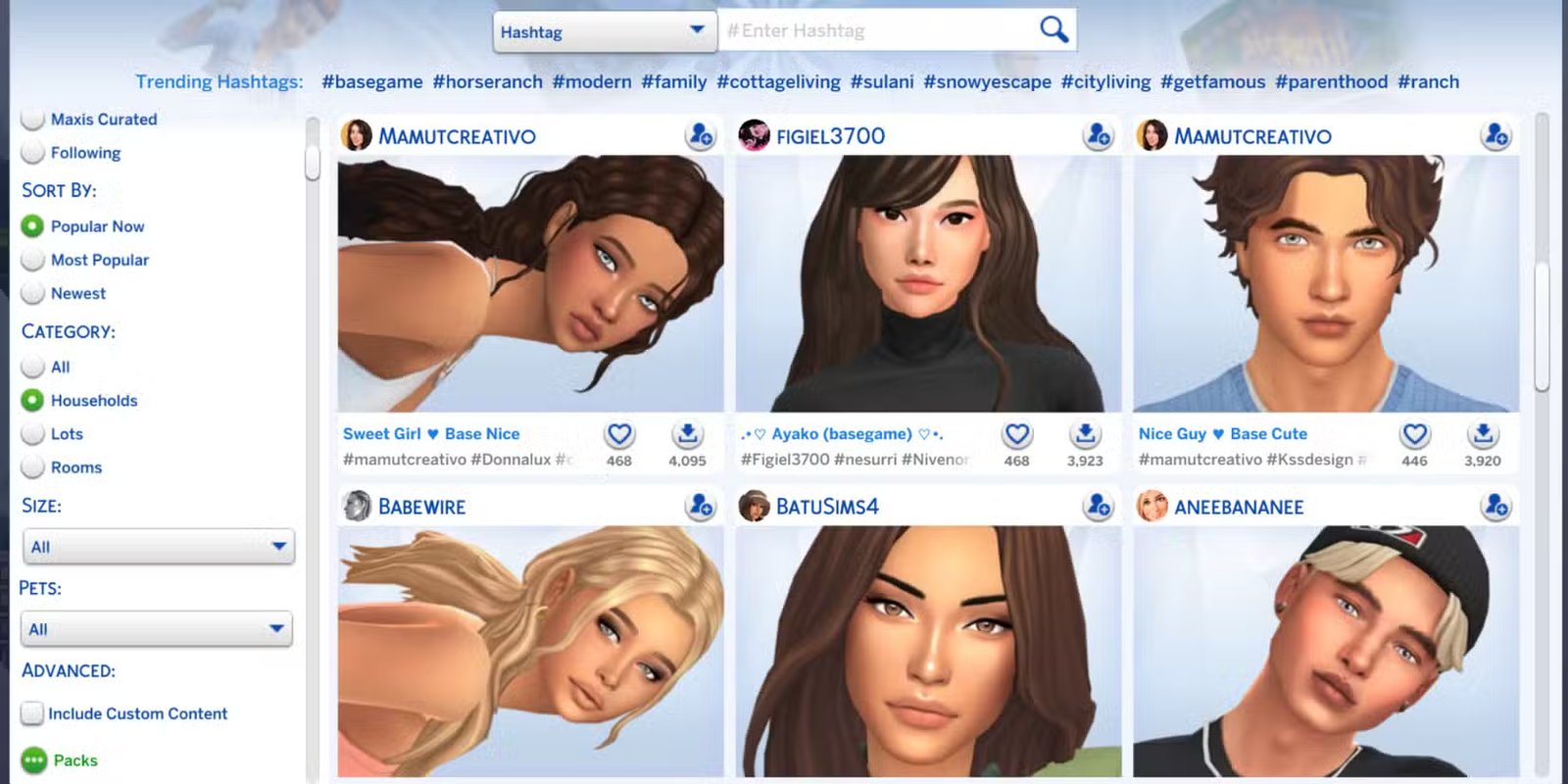The height and width of the screenshot is (784, 1568).
Task: Download the Nice Guy Base Cute household
Action: click(1483, 433)
